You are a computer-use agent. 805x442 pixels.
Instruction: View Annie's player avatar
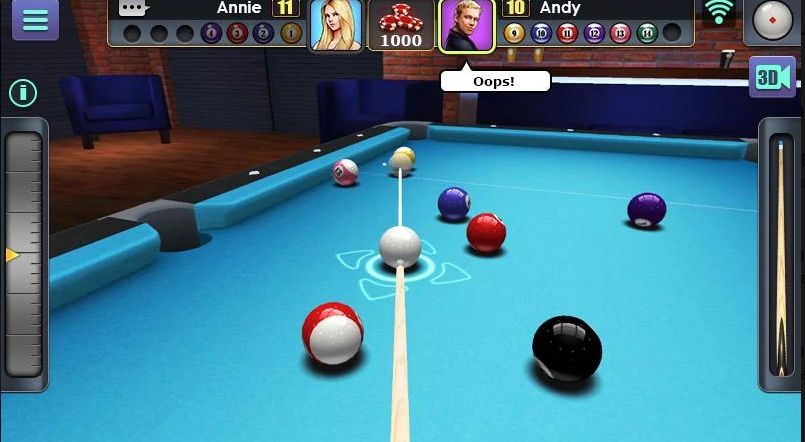[335, 25]
